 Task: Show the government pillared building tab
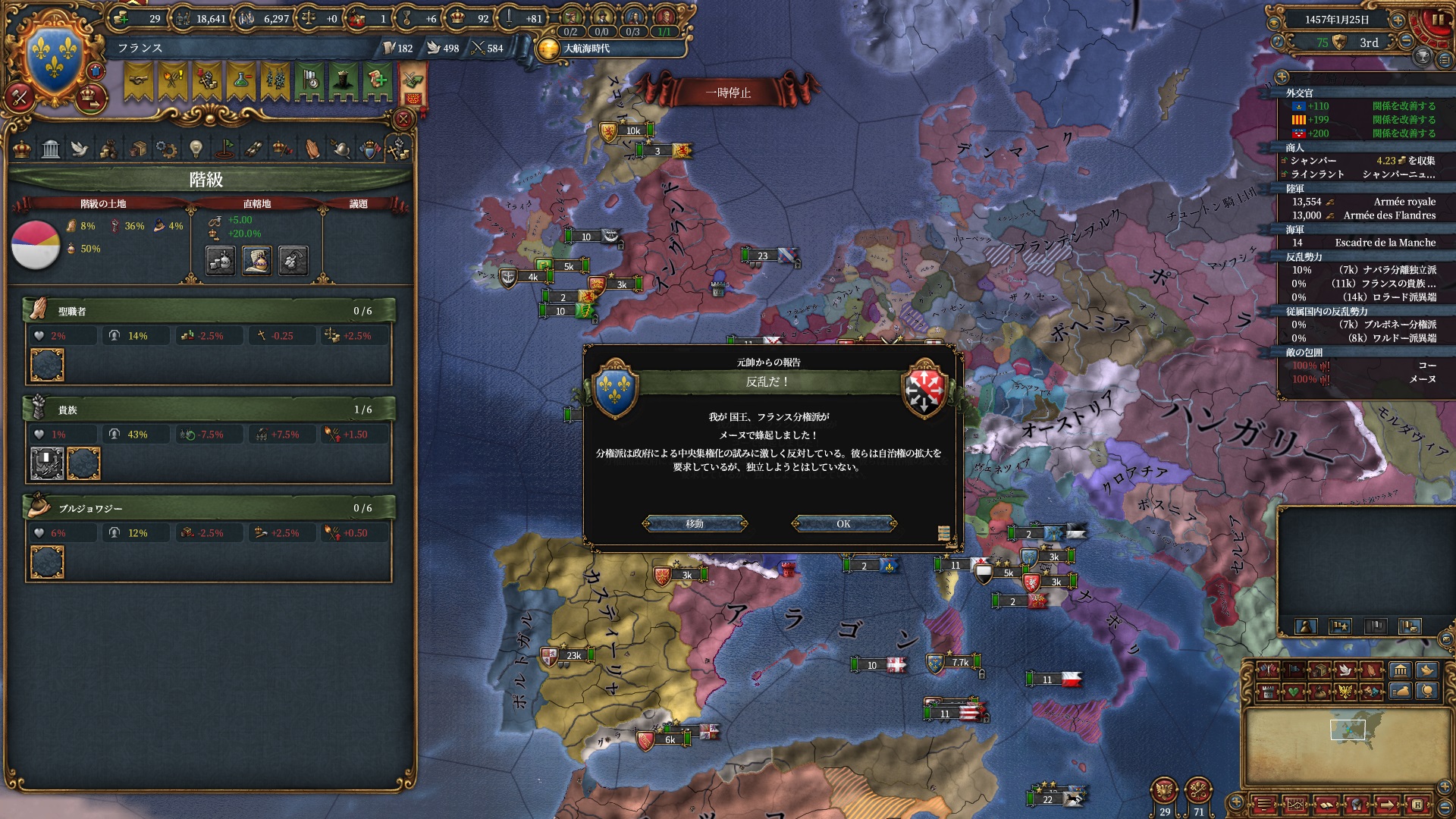[51, 149]
